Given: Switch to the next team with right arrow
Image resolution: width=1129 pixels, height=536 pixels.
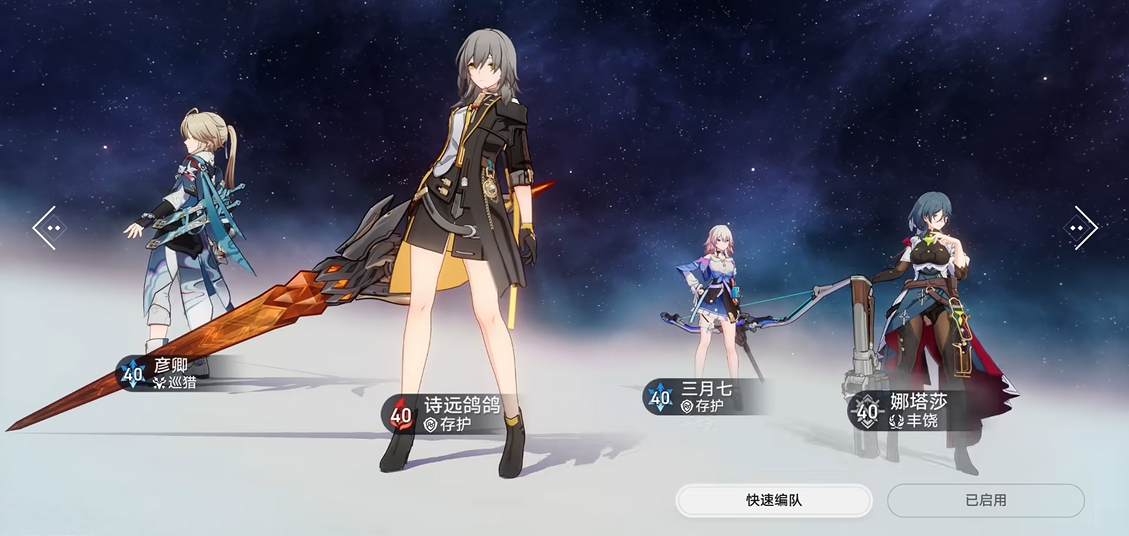Looking at the screenshot, I should coord(1080,228).
